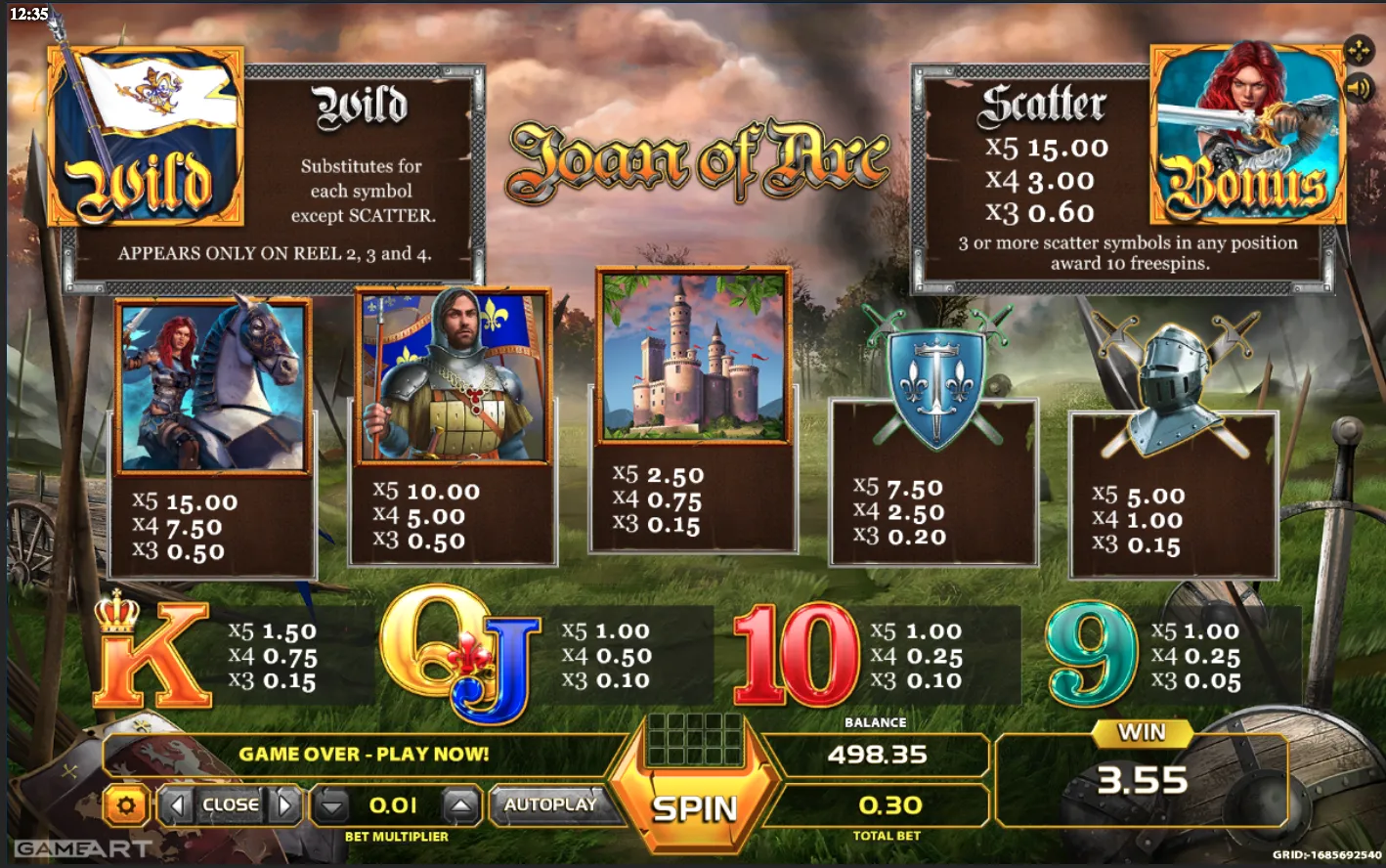Click the GAME OVER - PLAY NOW banner
This screenshot has width=1386, height=868.
pyautogui.click(x=365, y=754)
